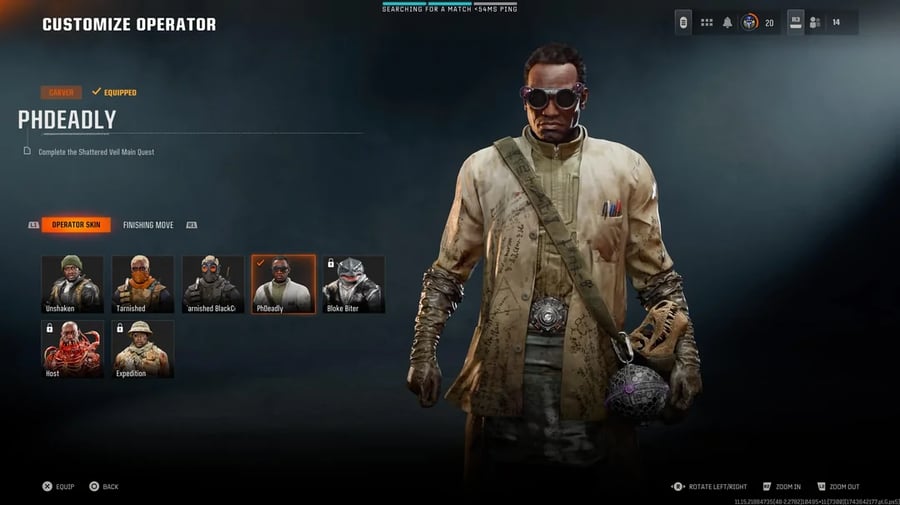Screen dimensions: 900x505
Task: Open the grid menu icon
Action: coord(706,22)
